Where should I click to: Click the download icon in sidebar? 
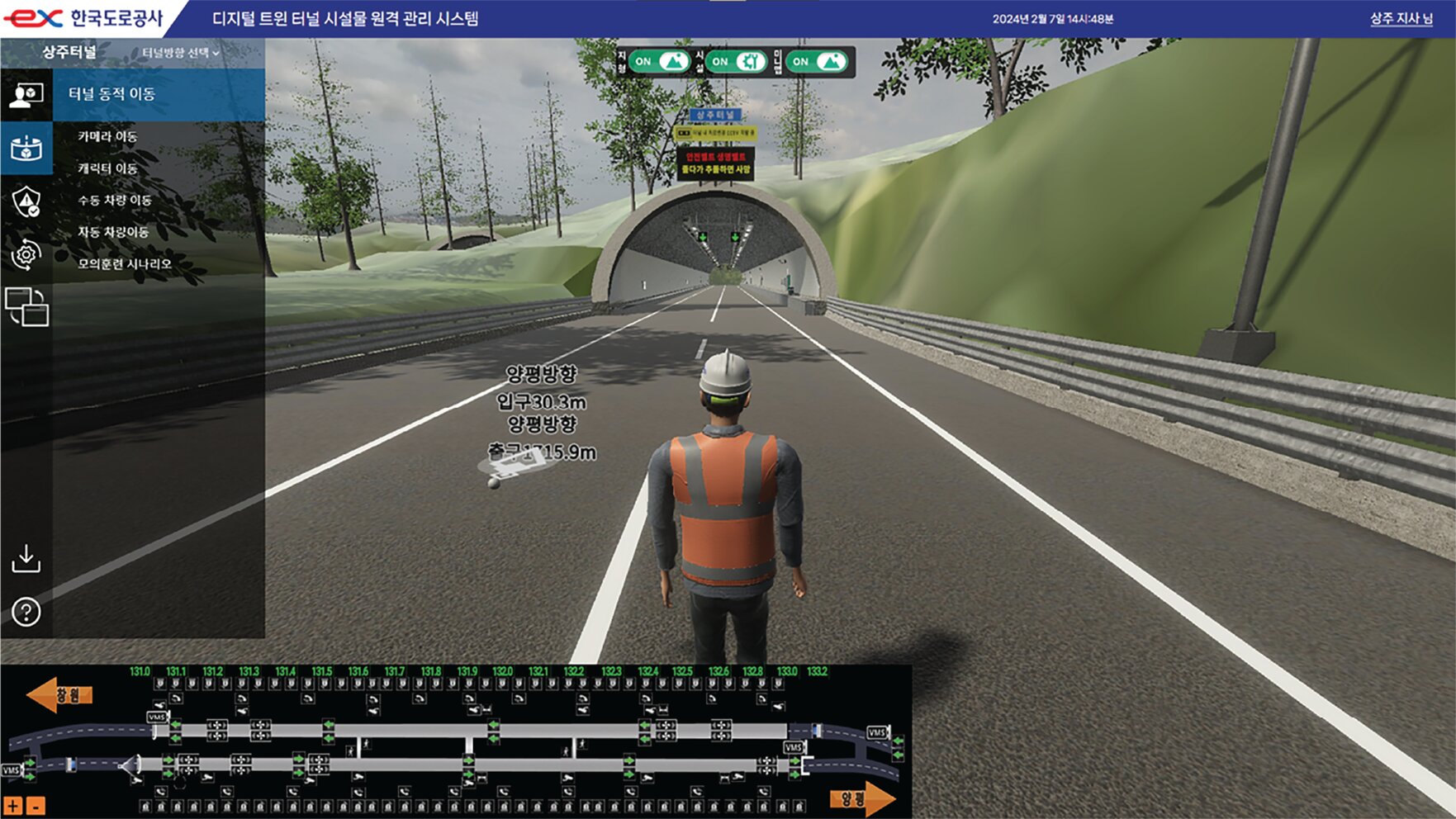pos(26,559)
